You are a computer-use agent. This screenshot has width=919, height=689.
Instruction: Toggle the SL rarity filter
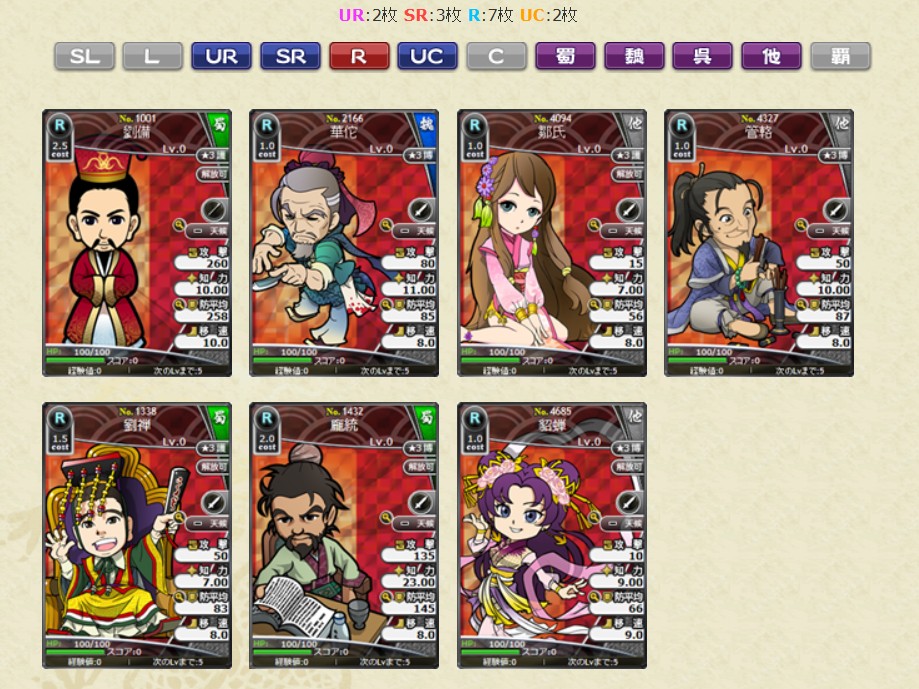tap(84, 56)
